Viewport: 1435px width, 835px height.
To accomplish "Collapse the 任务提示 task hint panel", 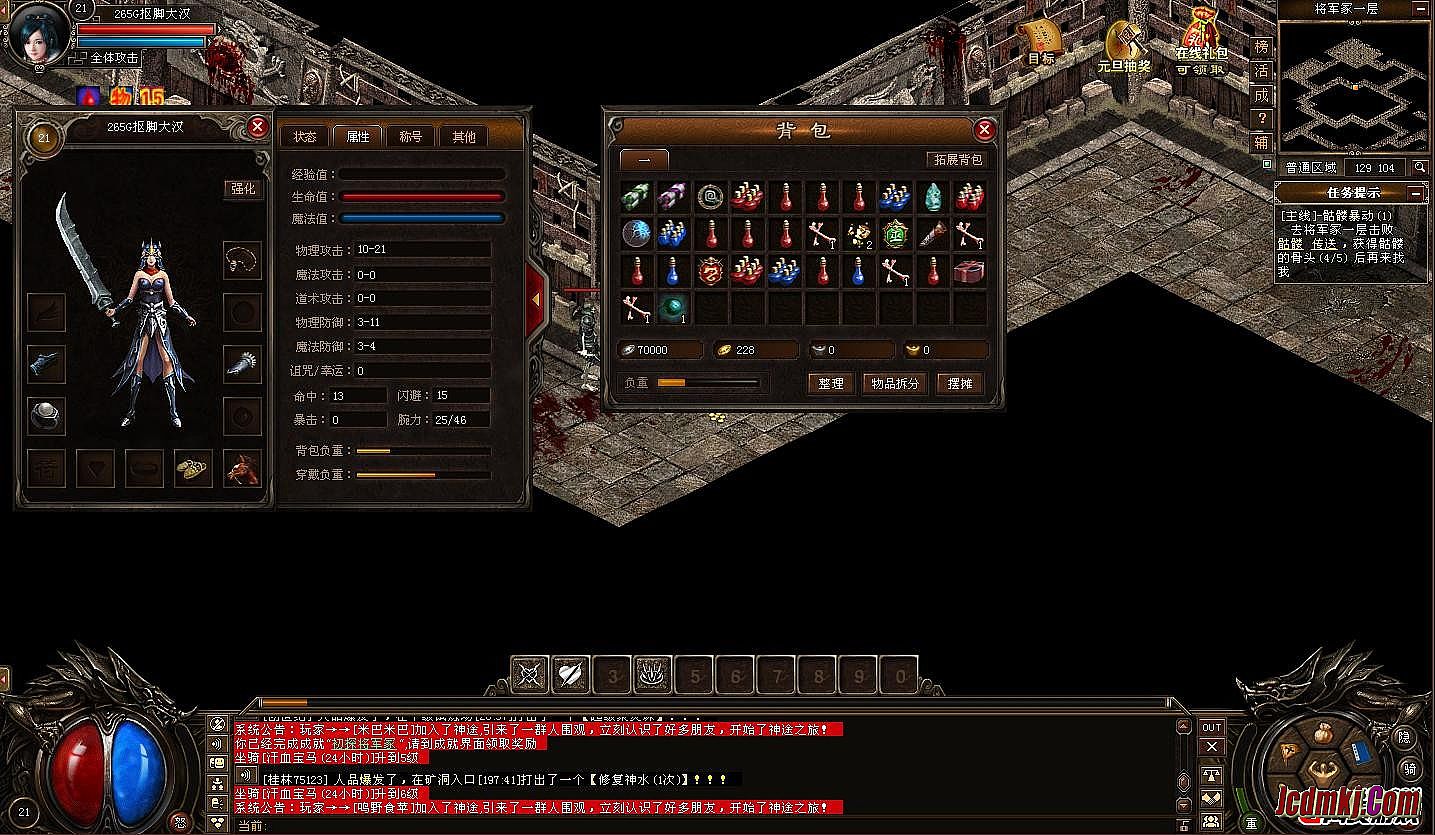I will (1415, 194).
